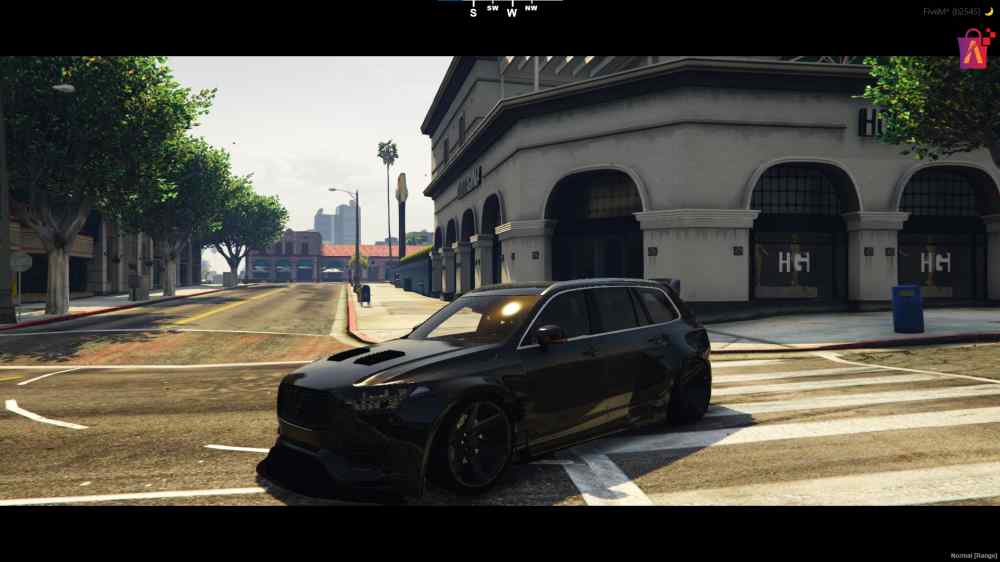Click the crescent moon icon beside FiveM
Image resolution: width=1000 pixels, height=562 pixels.
[x=989, y=11]
